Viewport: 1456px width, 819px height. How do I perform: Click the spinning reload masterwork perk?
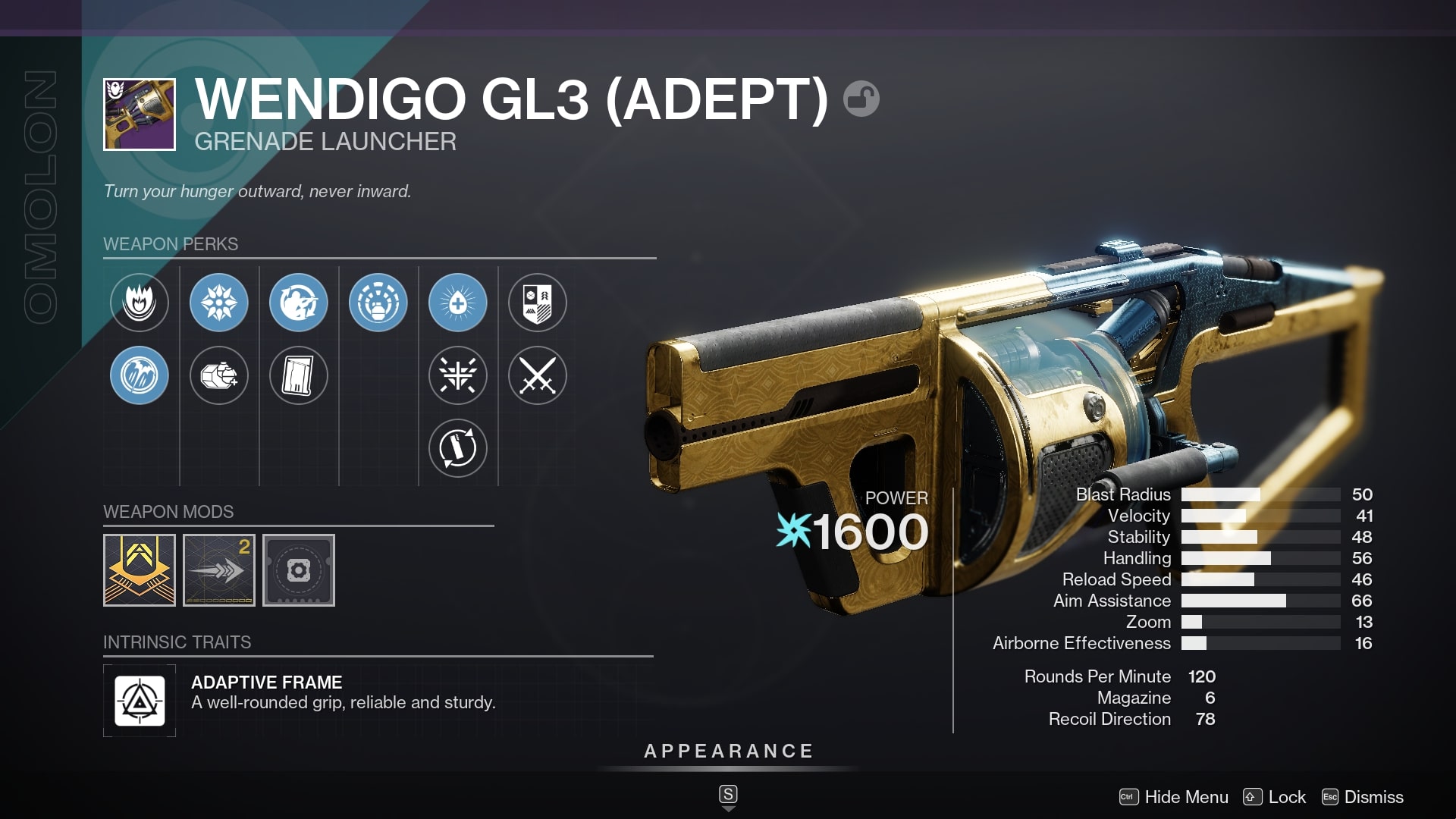coord(458,448)
